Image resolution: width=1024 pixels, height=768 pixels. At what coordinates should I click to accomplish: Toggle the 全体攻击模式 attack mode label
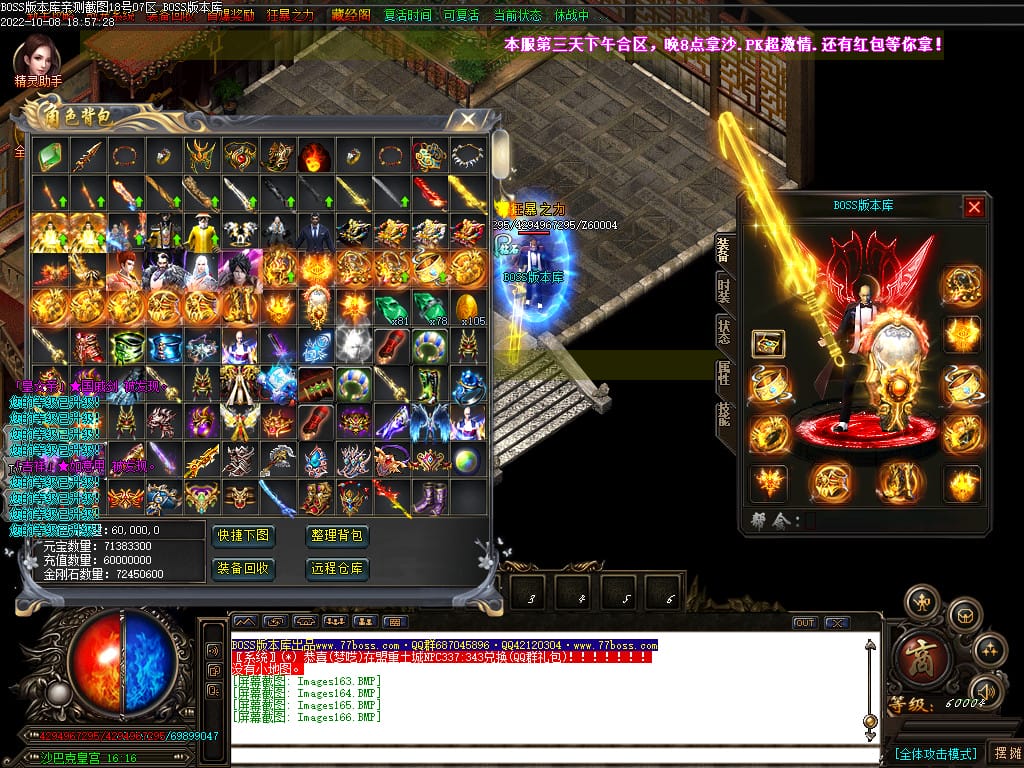coord(934,753)
